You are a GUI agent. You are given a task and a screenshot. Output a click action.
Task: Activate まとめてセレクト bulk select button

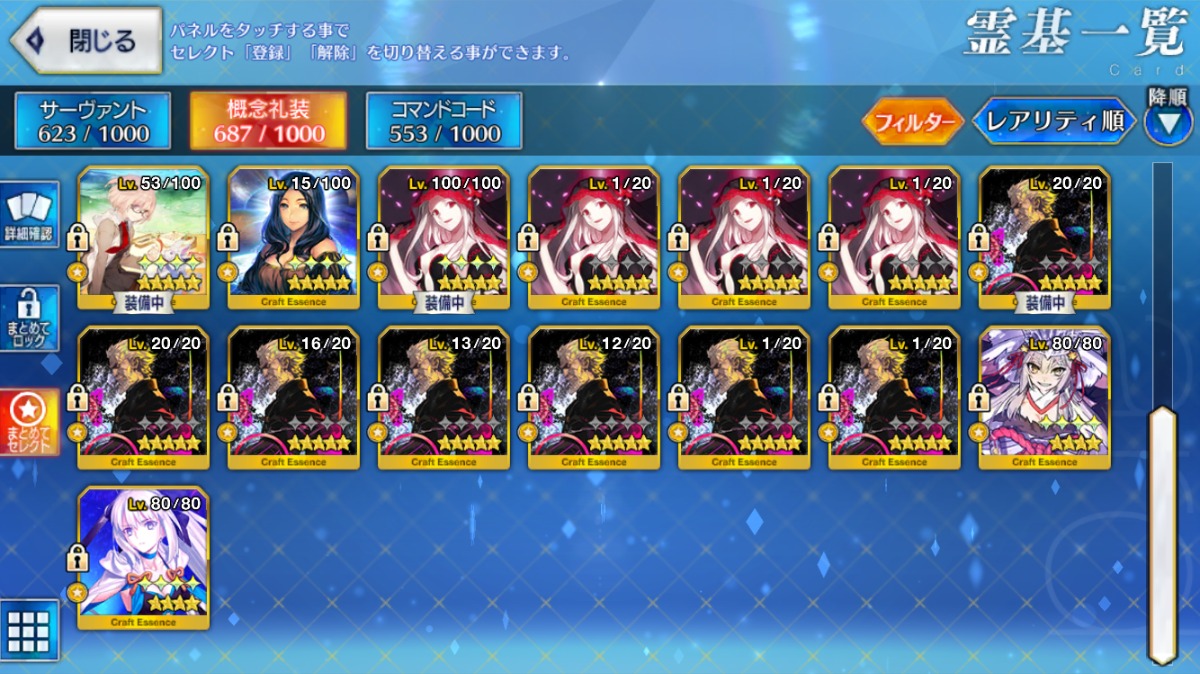pos(31,422)
